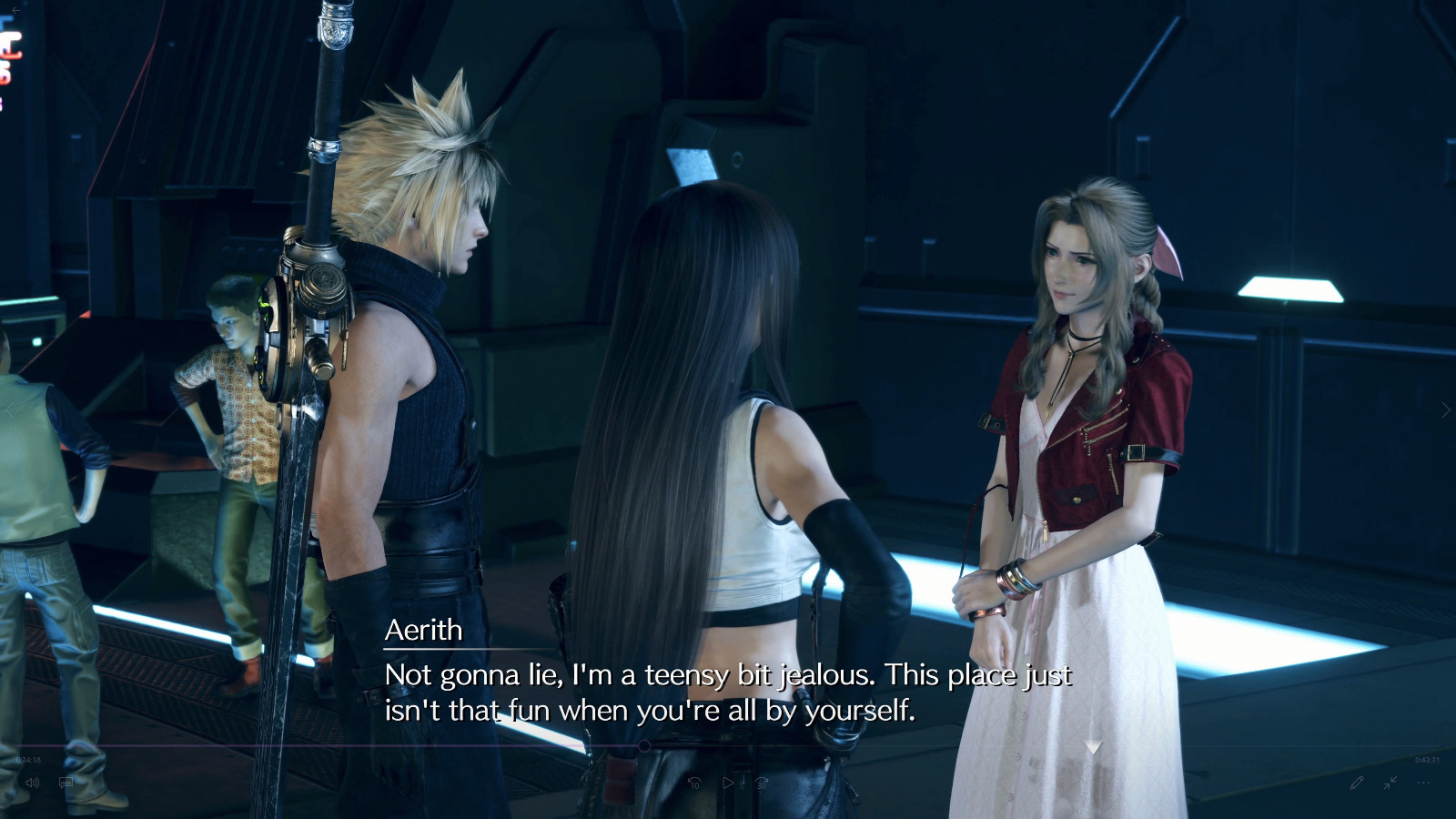
Task: Enable subtitles with the captions icon
Action: point(65,783)
